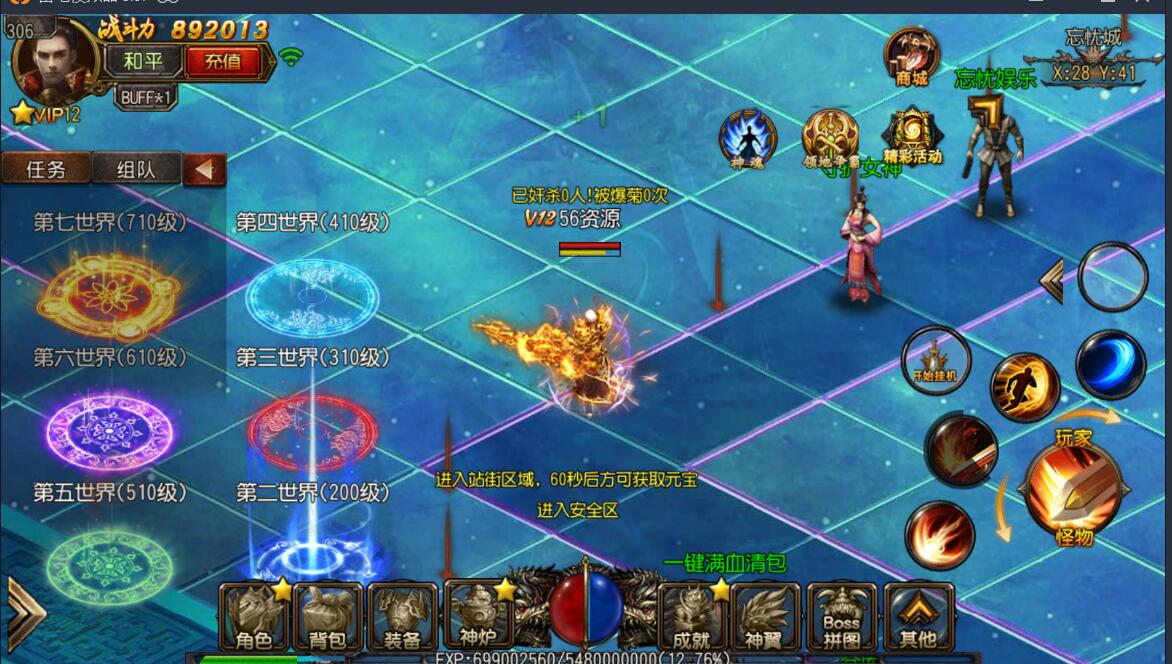Show the BUFF*1 status list

tap(147, 97)
